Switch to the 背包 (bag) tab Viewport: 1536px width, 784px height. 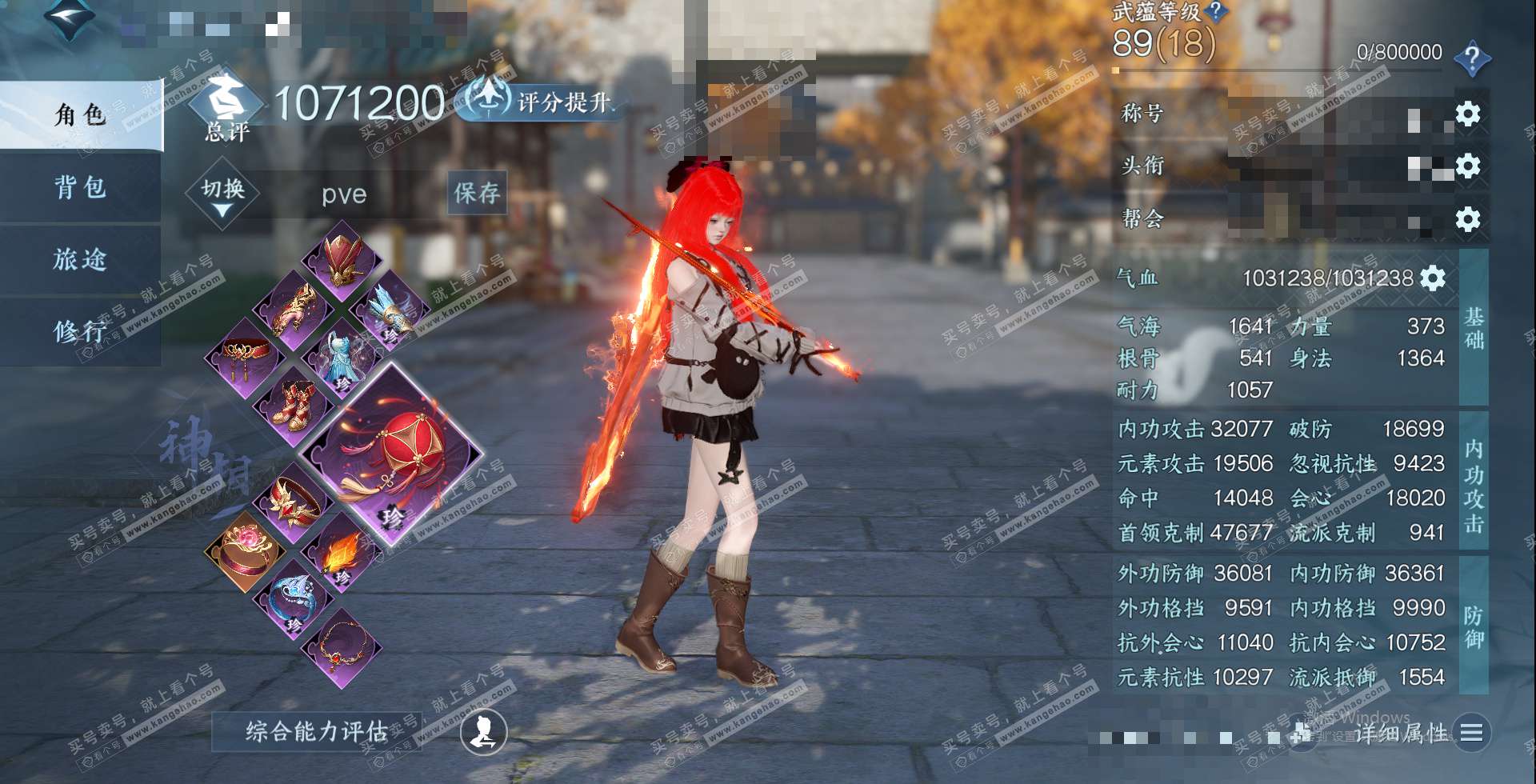80,187
